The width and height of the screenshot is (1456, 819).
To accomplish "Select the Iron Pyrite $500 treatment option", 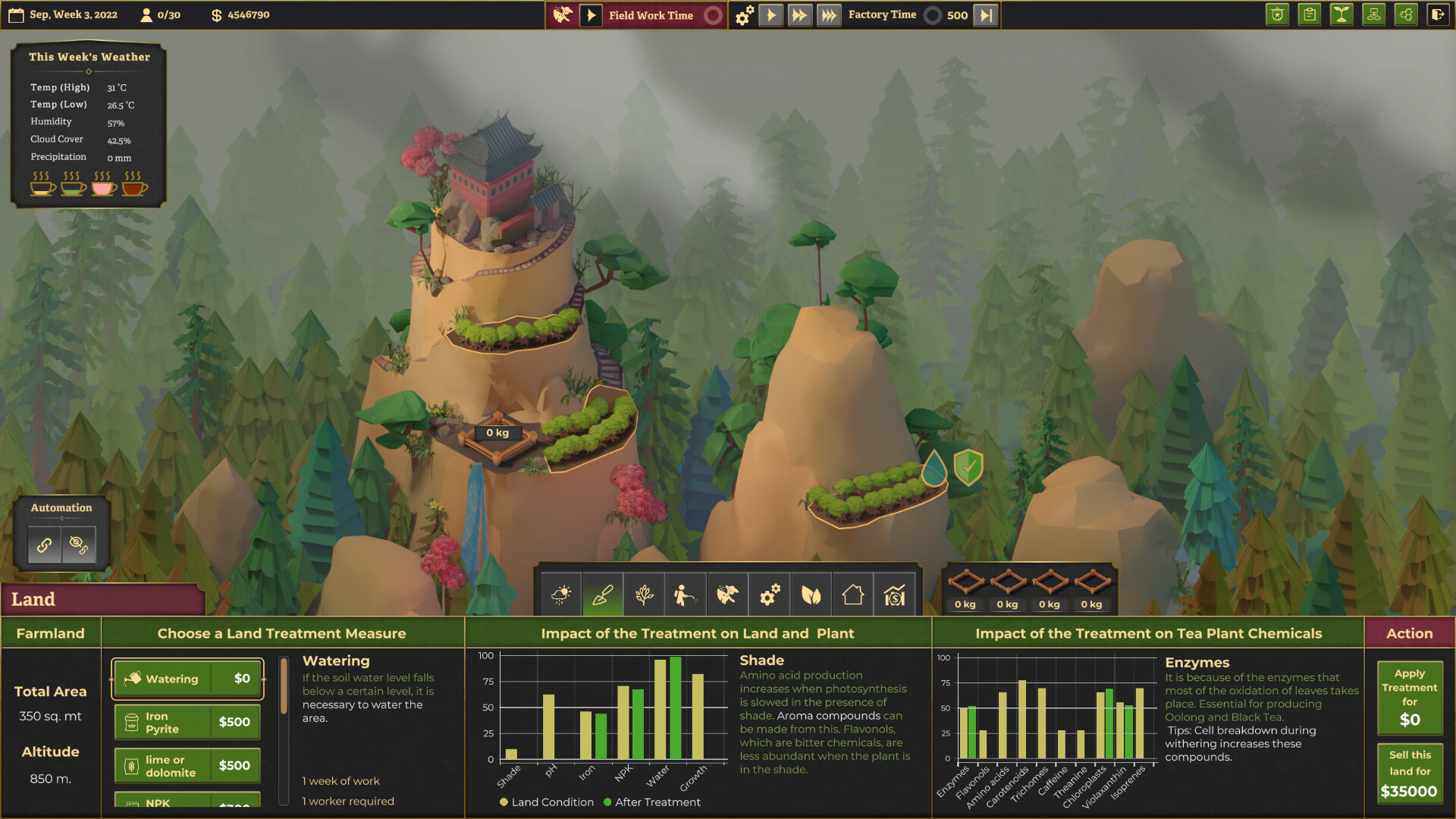I will [187, 721].
